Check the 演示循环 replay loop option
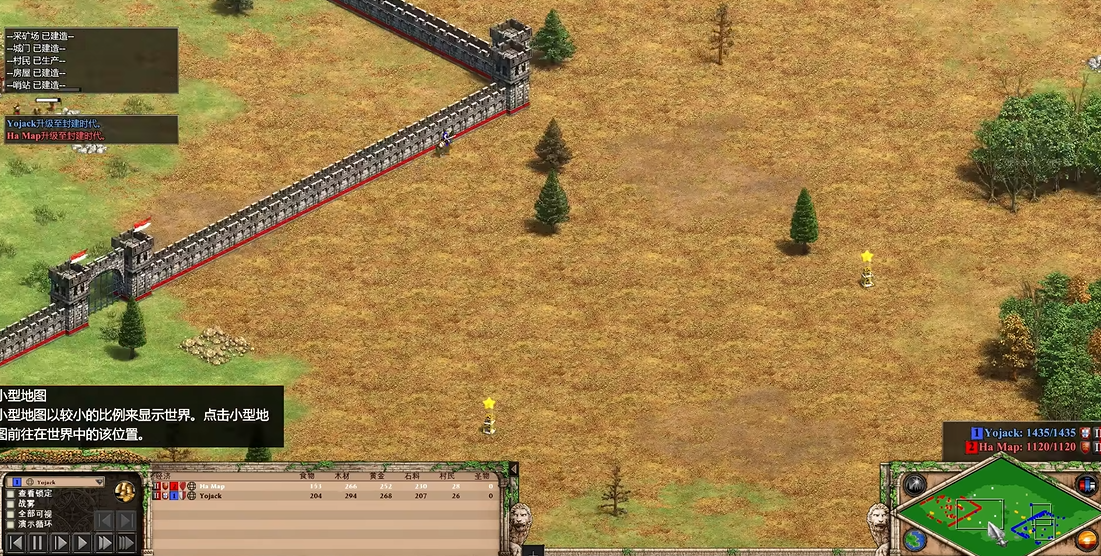Viewport: 1101px width, 556px height. (11, 524)
